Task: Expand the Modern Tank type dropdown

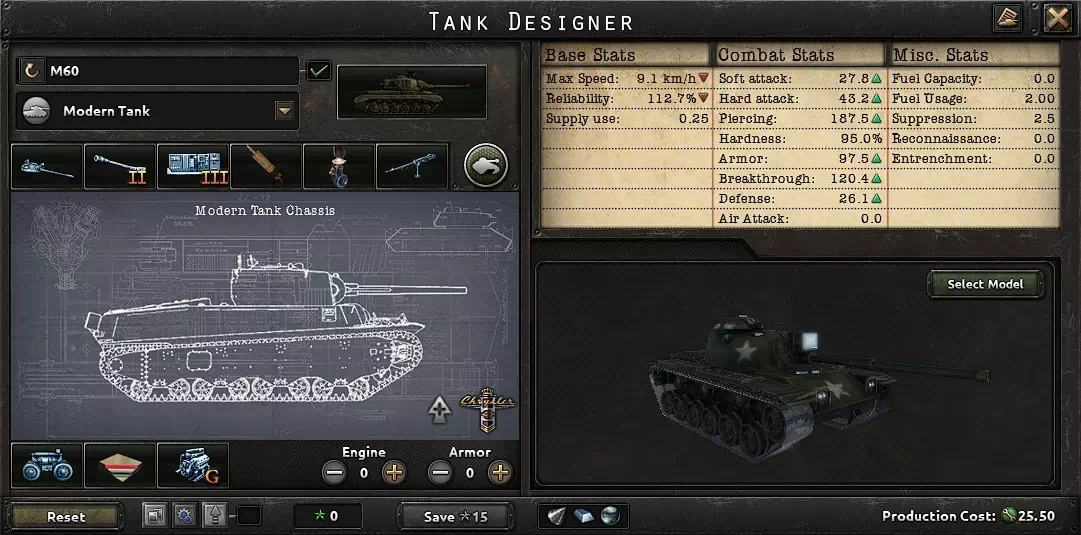Action: (x=285, y=111)
